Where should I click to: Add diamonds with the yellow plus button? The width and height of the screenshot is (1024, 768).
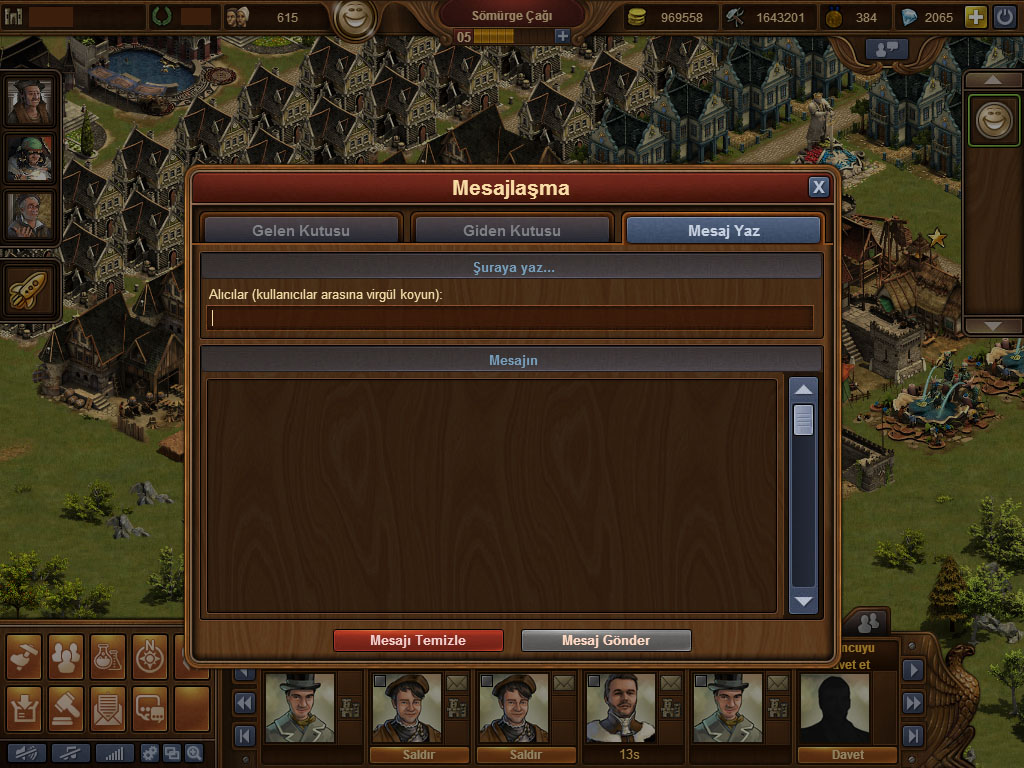click(x=975, y=17)
